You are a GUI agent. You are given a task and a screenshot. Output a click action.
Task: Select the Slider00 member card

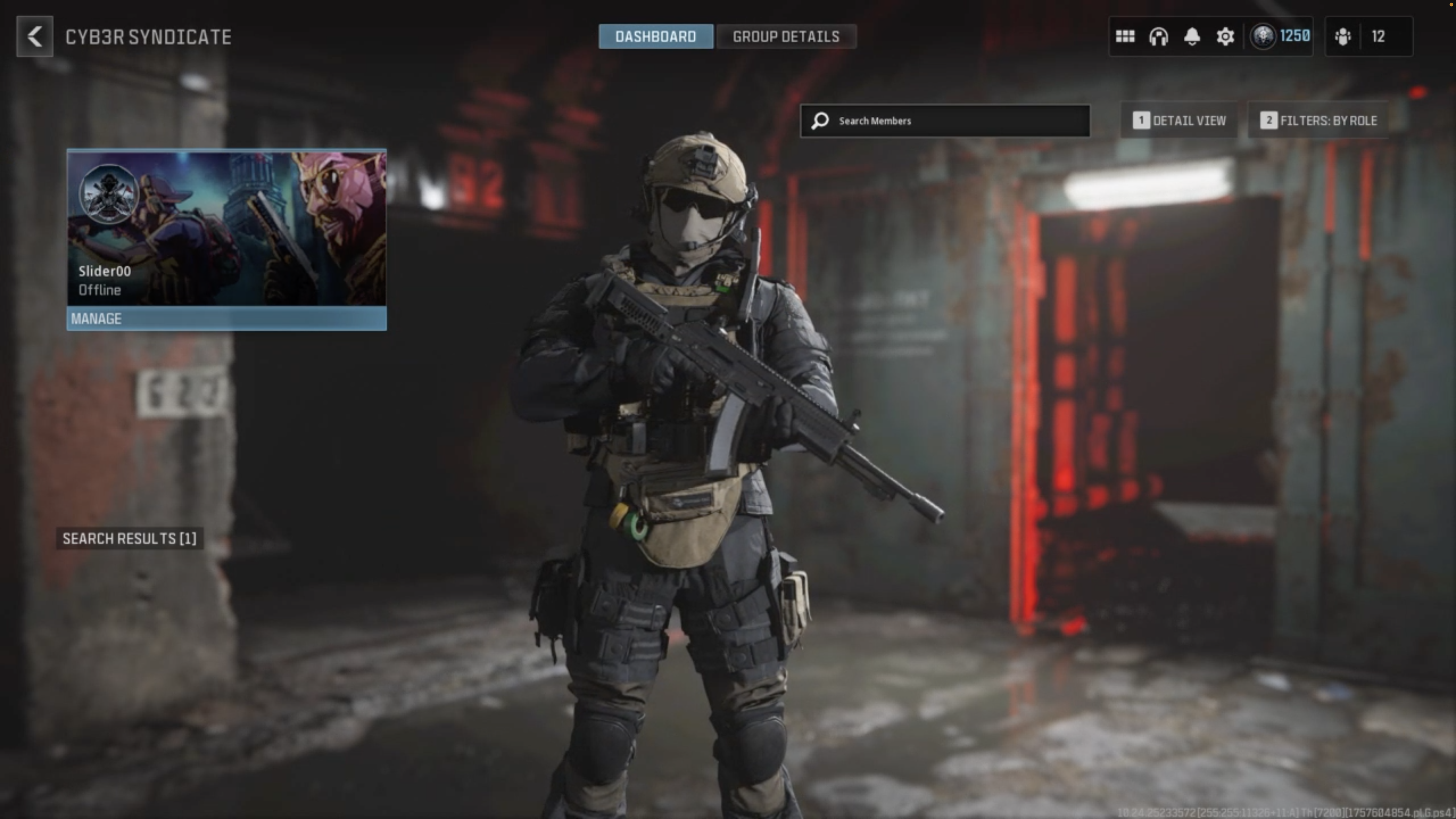click(x=227, y=228)
